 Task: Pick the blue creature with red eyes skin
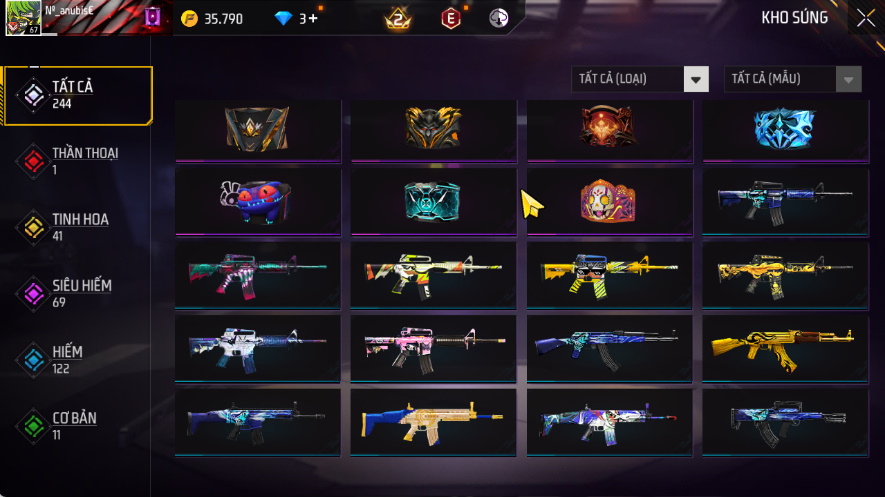pos(257,201)
